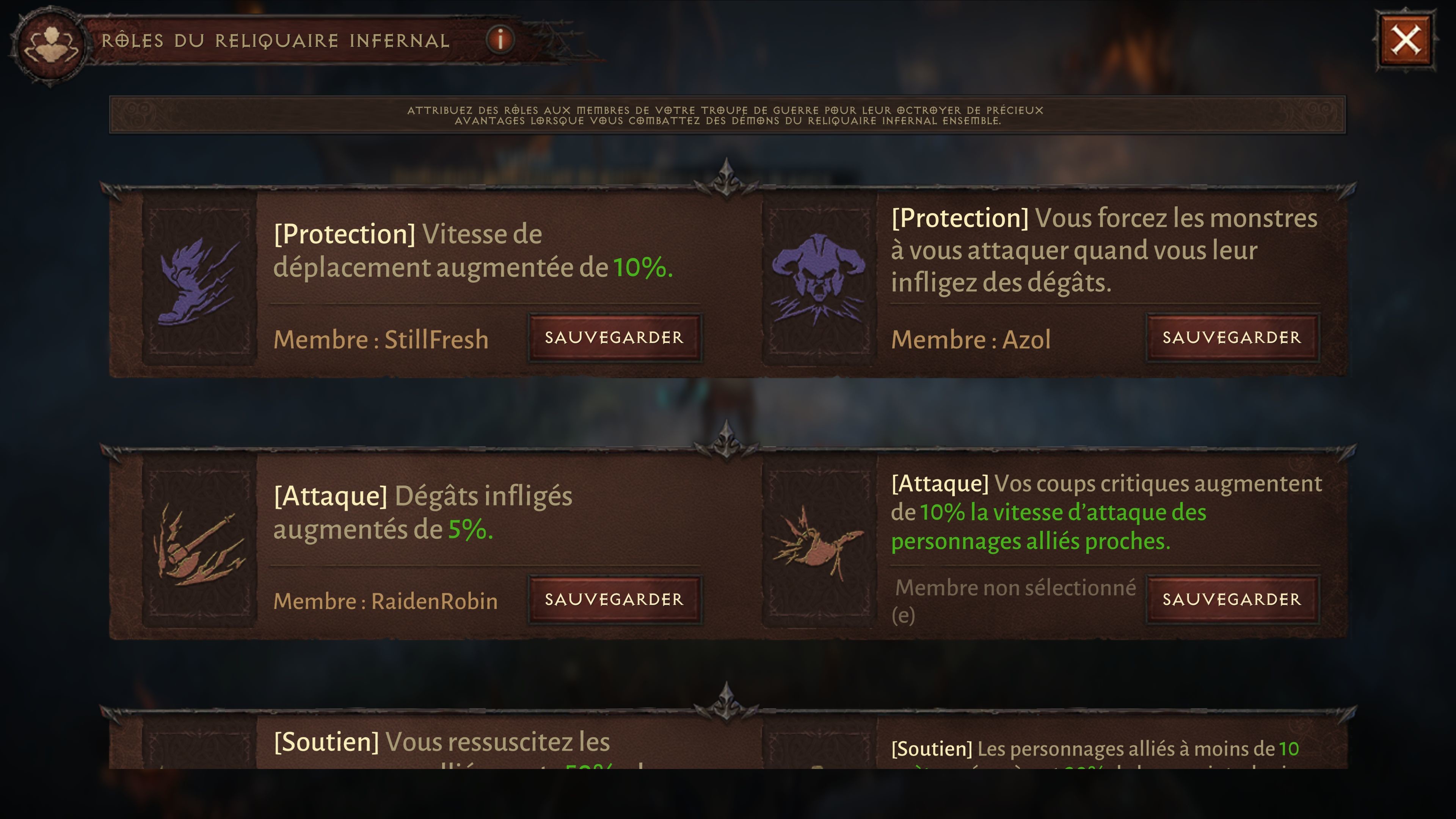Viewport: 1456px width, 819px height.
Task: Save the RaidenRobin attack role
Action: coord(613,600)
